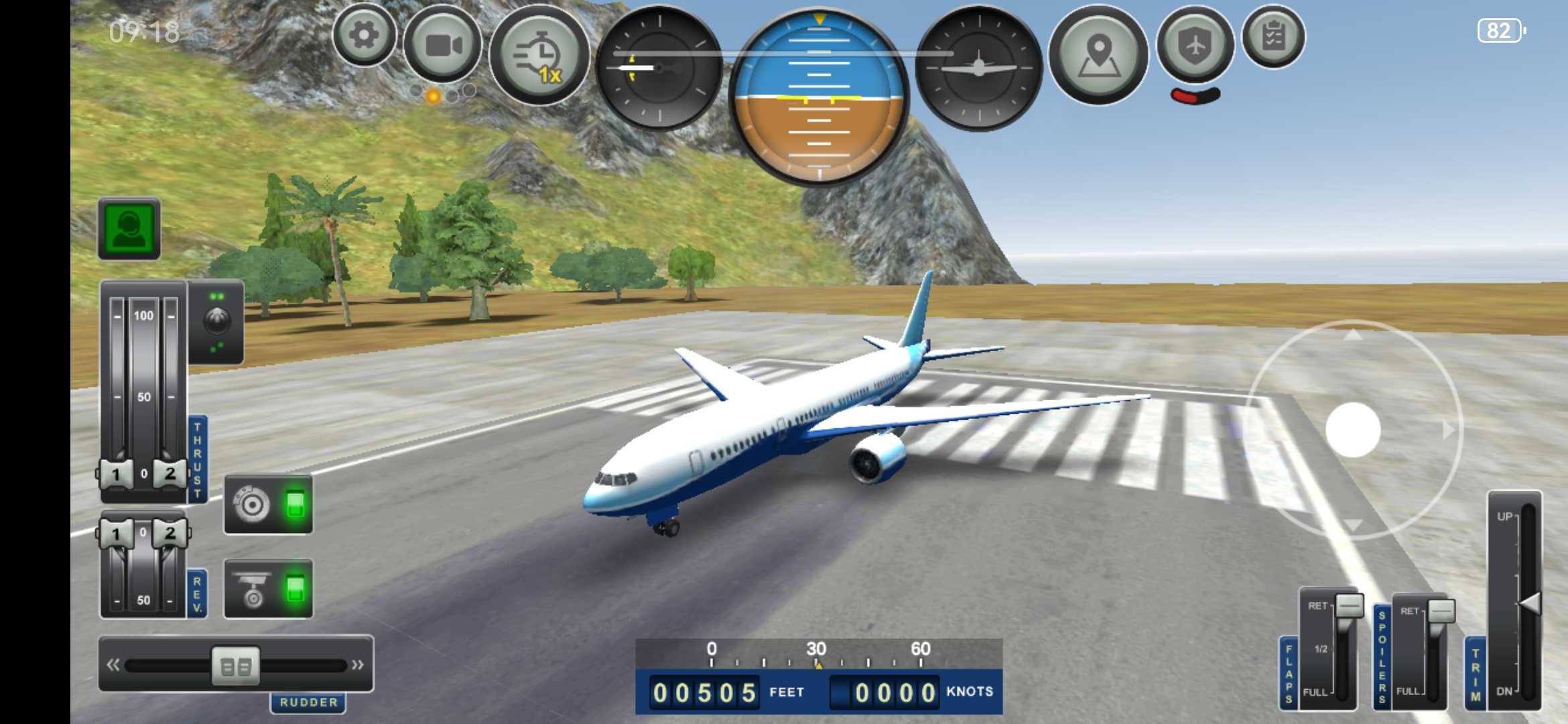Click the spoilers lever handle

[1441, 611]
